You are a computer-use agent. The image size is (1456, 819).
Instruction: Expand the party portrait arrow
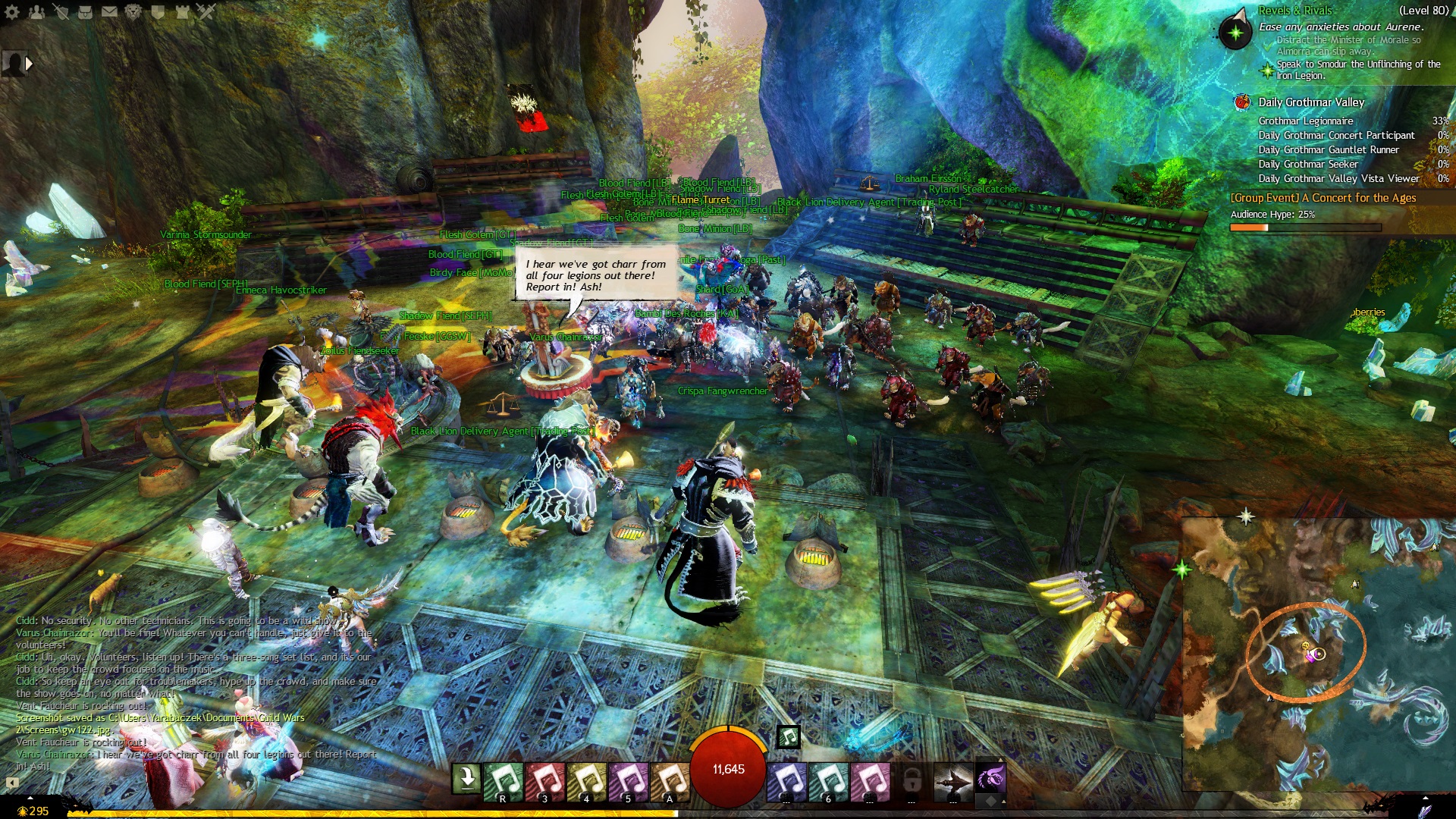[30, 64]
